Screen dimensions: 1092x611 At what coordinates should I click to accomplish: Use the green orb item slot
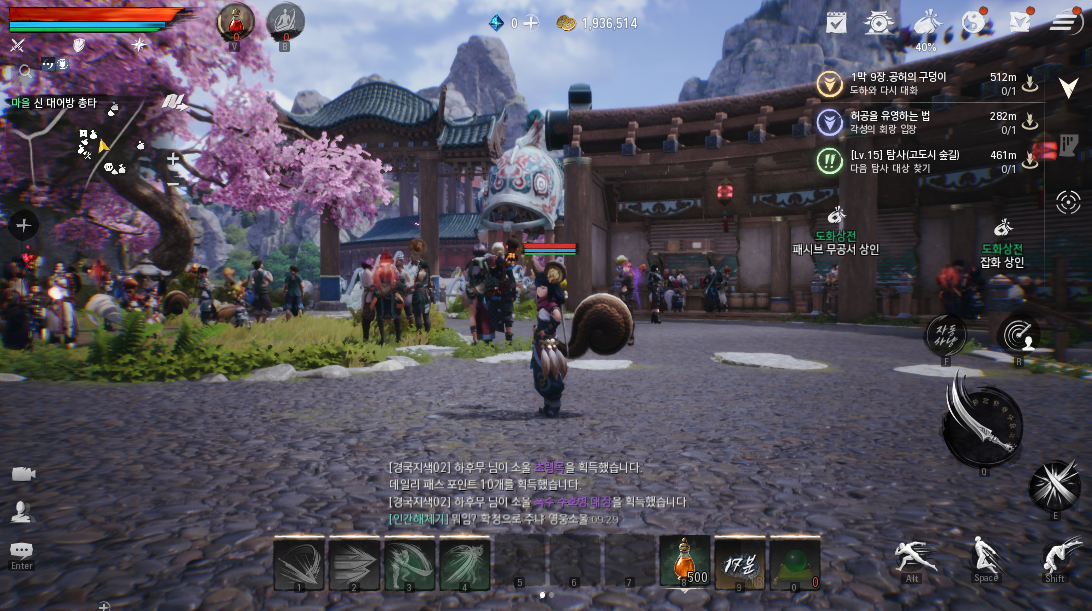[794, 563]
